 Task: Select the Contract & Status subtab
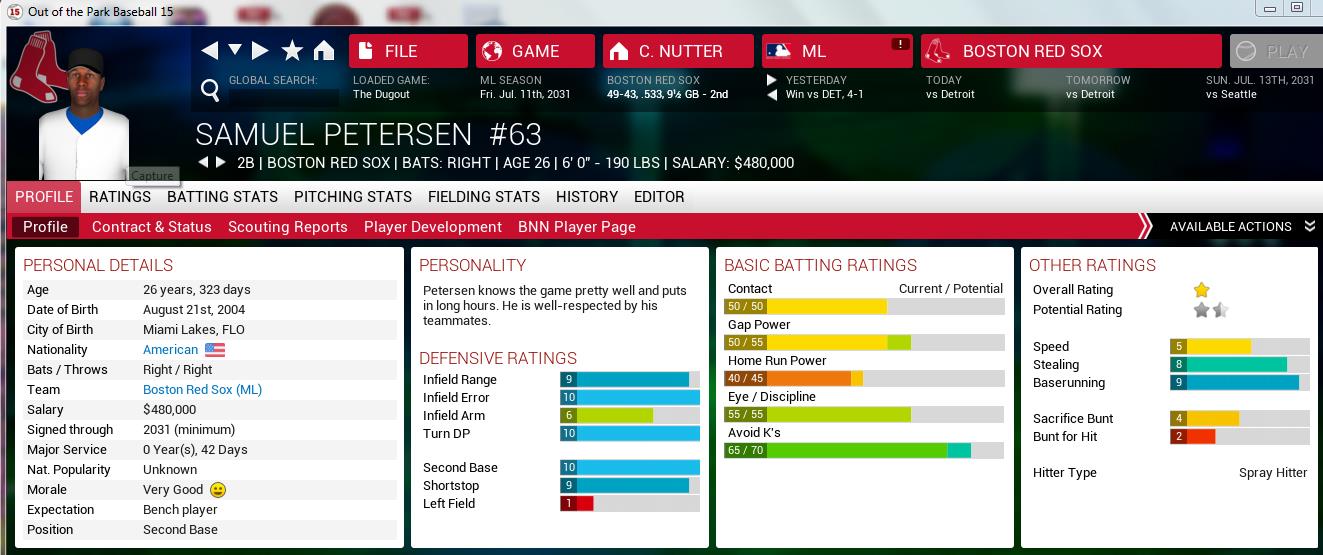pyautogui.click(x=152, y=227)
